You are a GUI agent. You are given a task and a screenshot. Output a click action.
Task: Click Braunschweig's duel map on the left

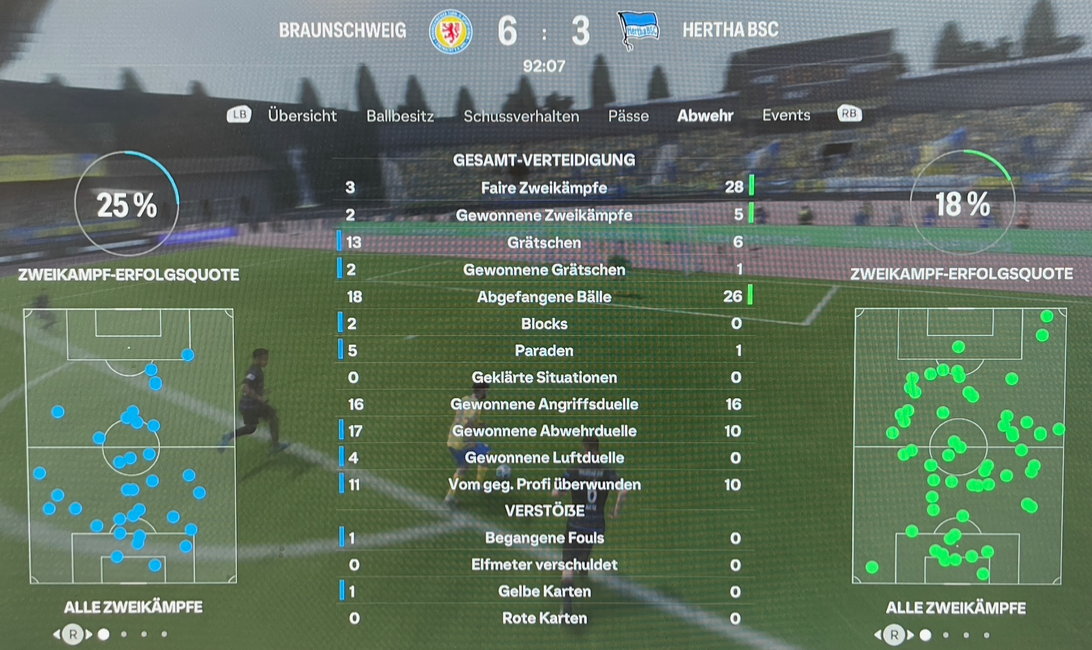click(x=130, y=446)
